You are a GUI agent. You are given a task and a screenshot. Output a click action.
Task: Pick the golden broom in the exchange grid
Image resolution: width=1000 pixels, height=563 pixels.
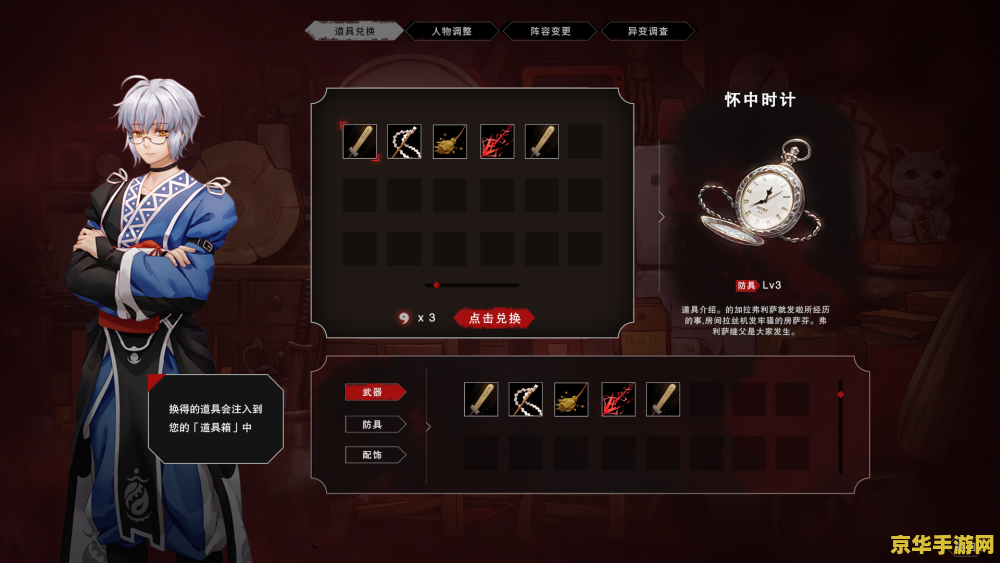pos(450,142)
